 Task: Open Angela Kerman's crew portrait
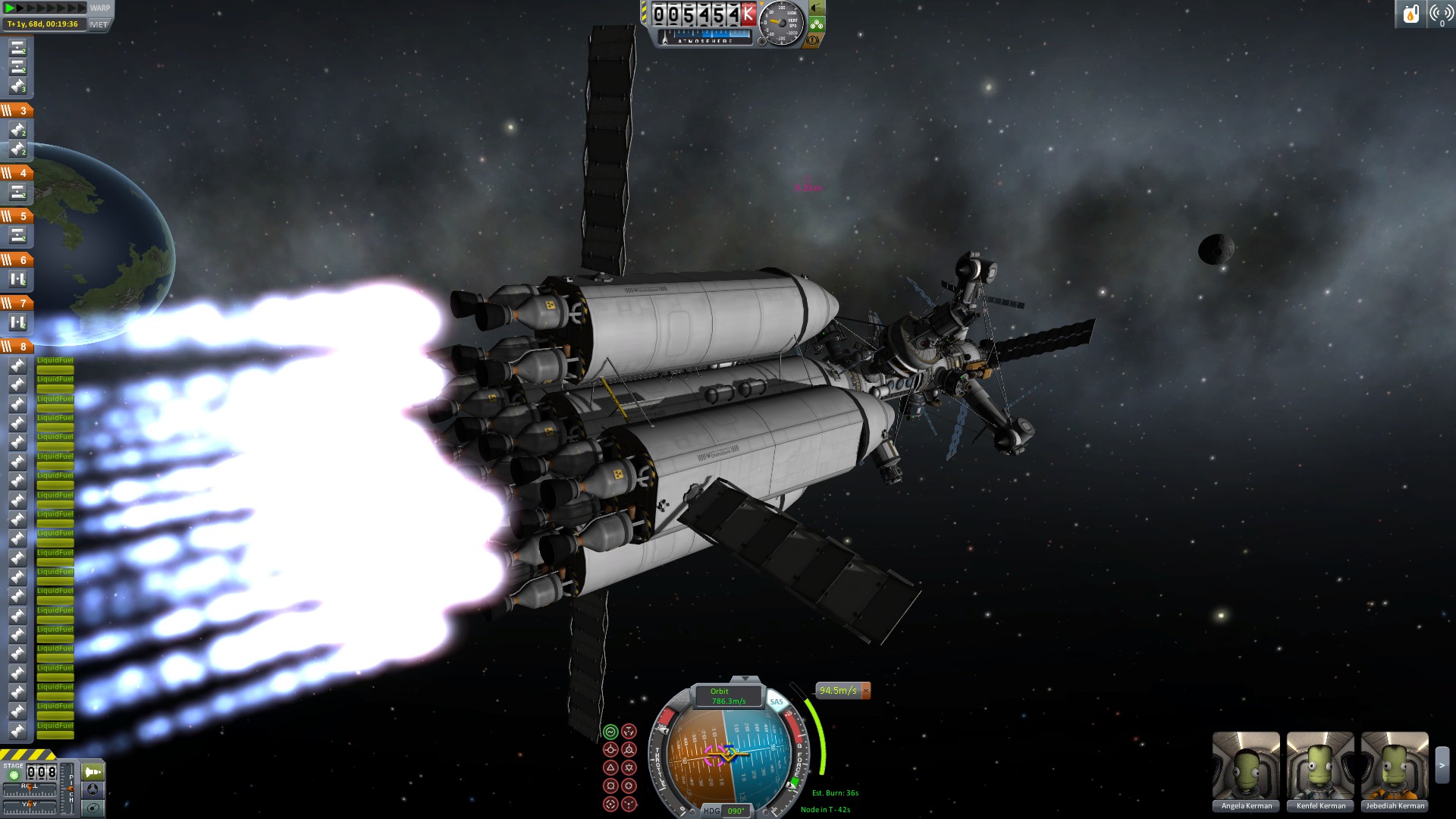(1246, 771)
